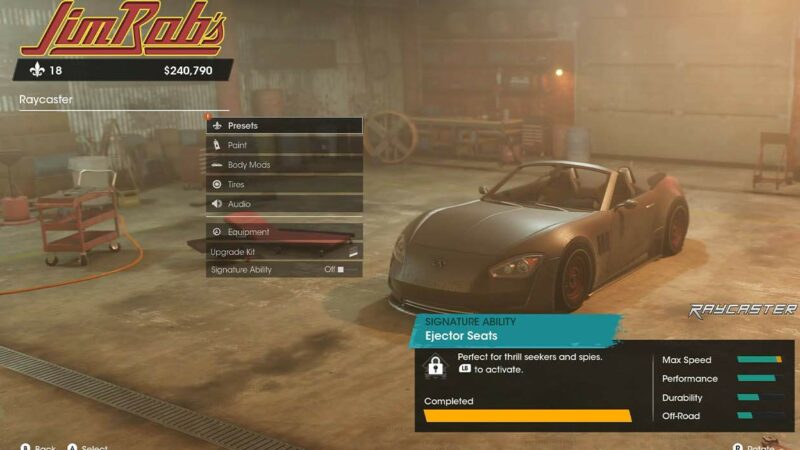This screenshot has width=800, height=450.
Task: Select the Paint customization option
Action: pos(283,145)
